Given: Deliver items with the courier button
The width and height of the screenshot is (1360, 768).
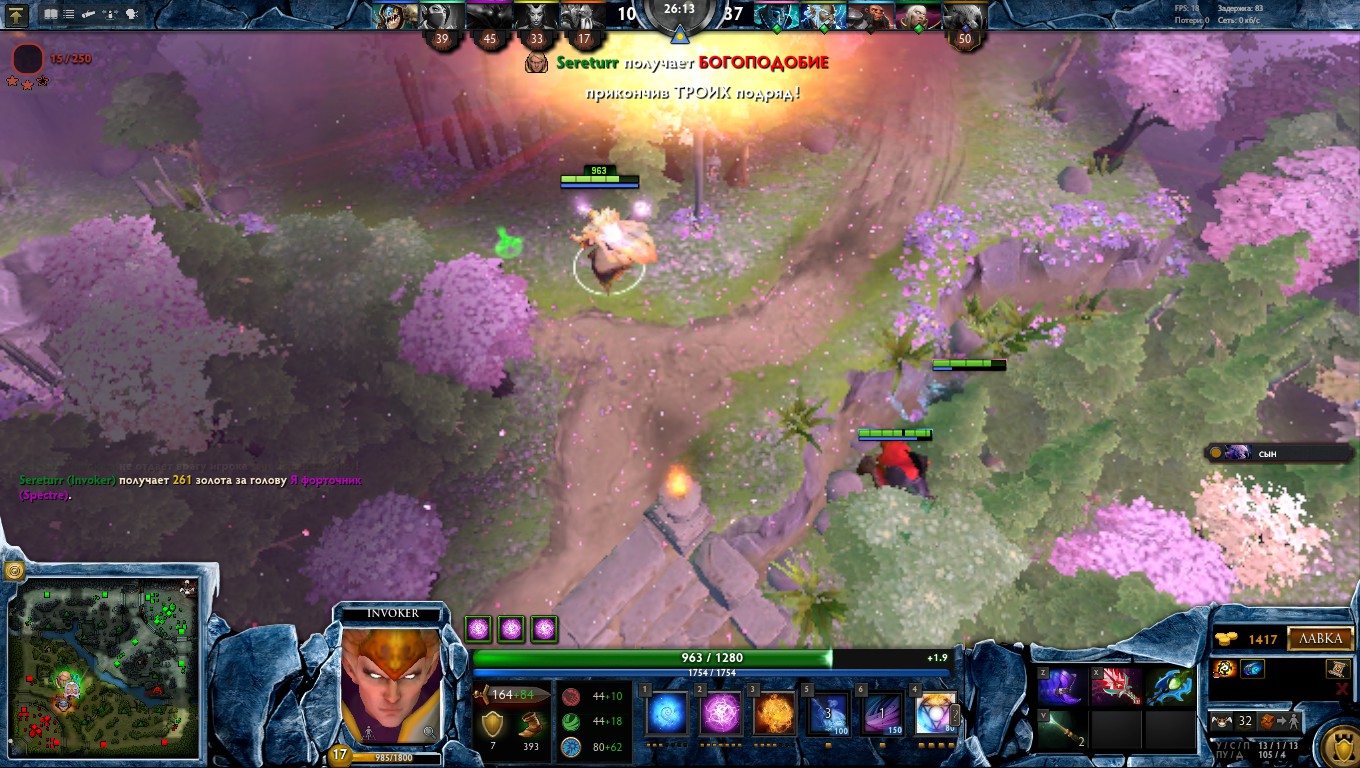Looking at the screenshot, I should [x=1283, y=720].
